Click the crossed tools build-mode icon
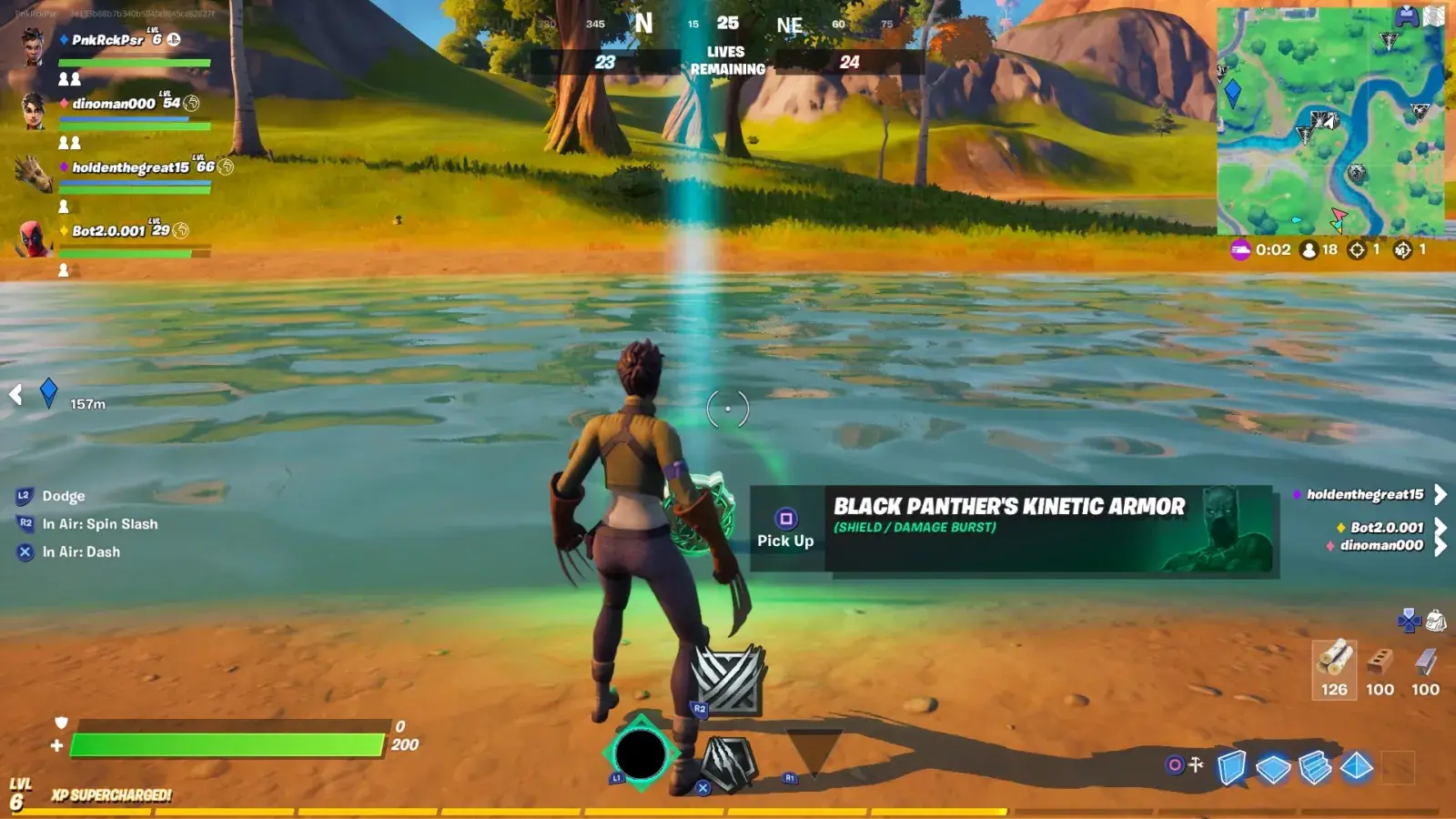1456x819 pixels. coord(1195,764)
